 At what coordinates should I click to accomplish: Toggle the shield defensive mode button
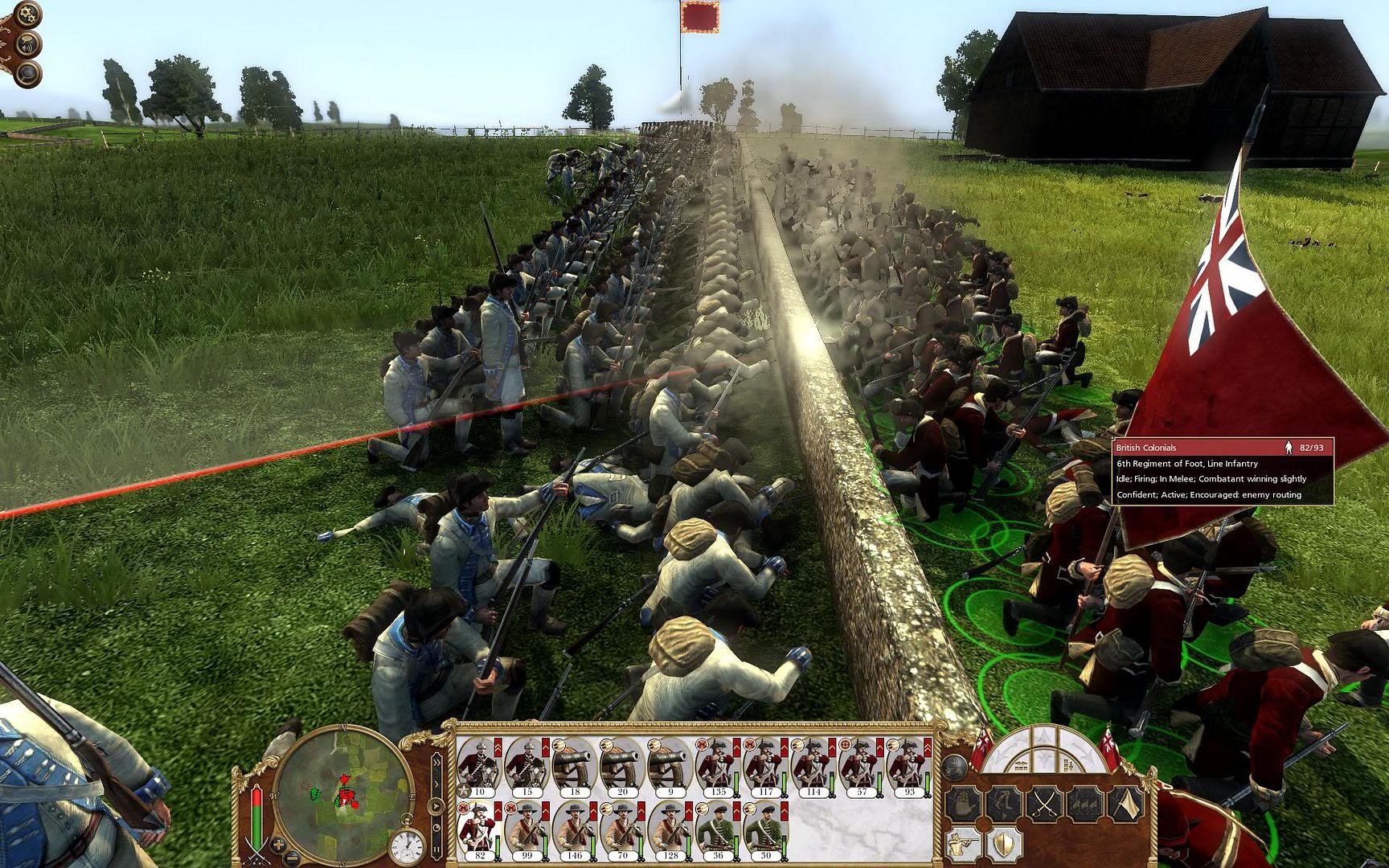pos(1004,844)
